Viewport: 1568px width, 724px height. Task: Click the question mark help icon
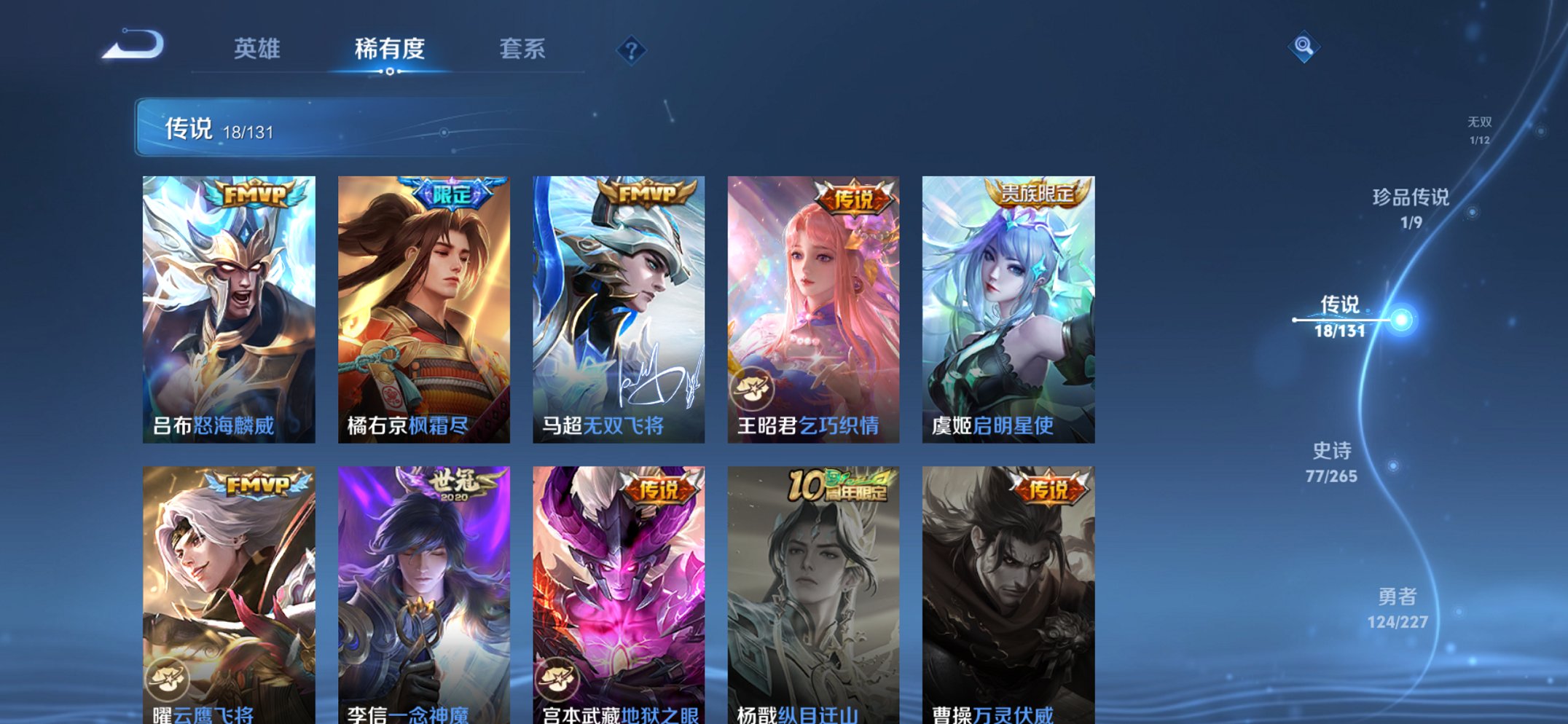[632, 50]
